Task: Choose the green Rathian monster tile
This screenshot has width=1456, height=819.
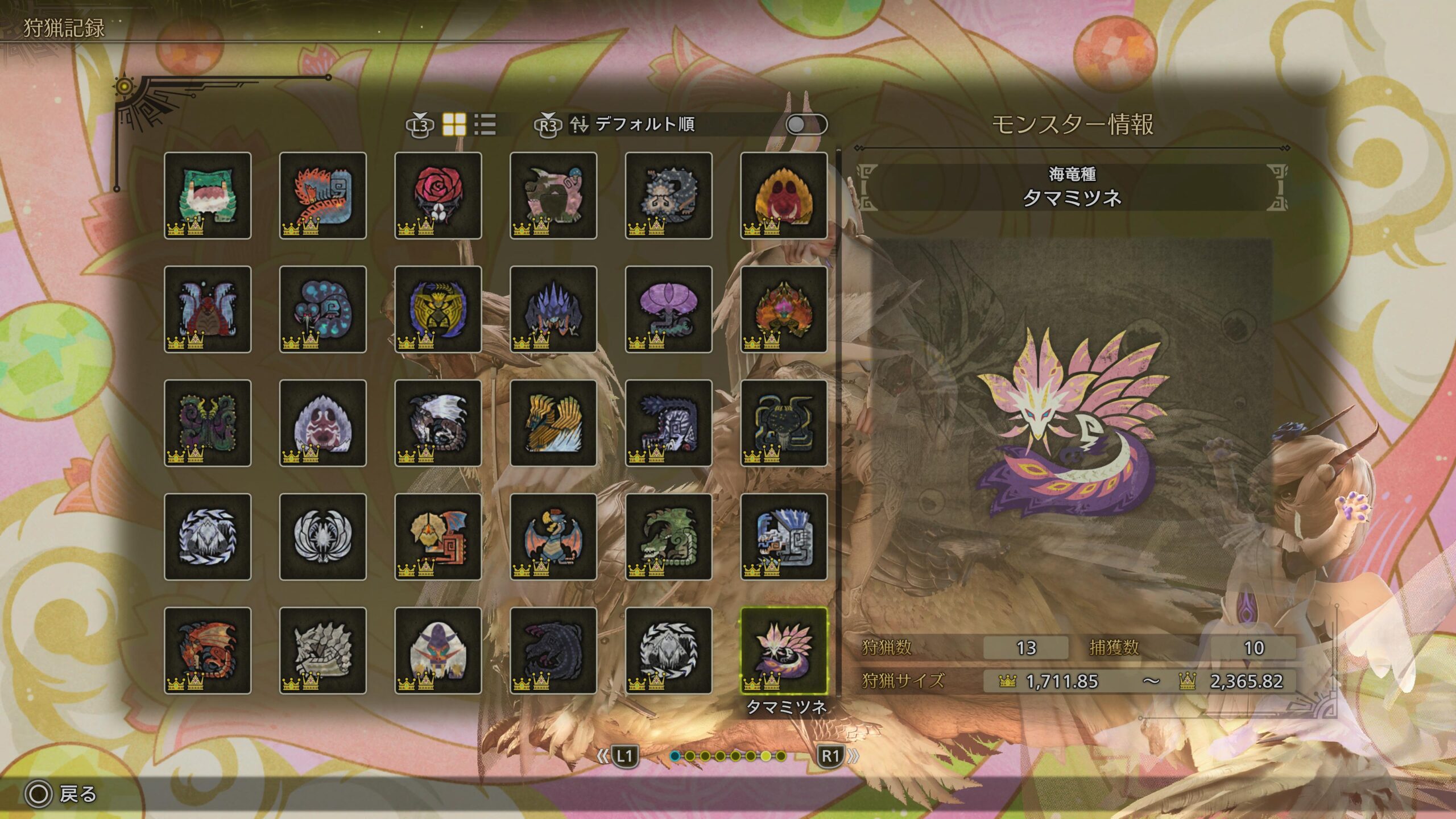Action: click(668, 536)
